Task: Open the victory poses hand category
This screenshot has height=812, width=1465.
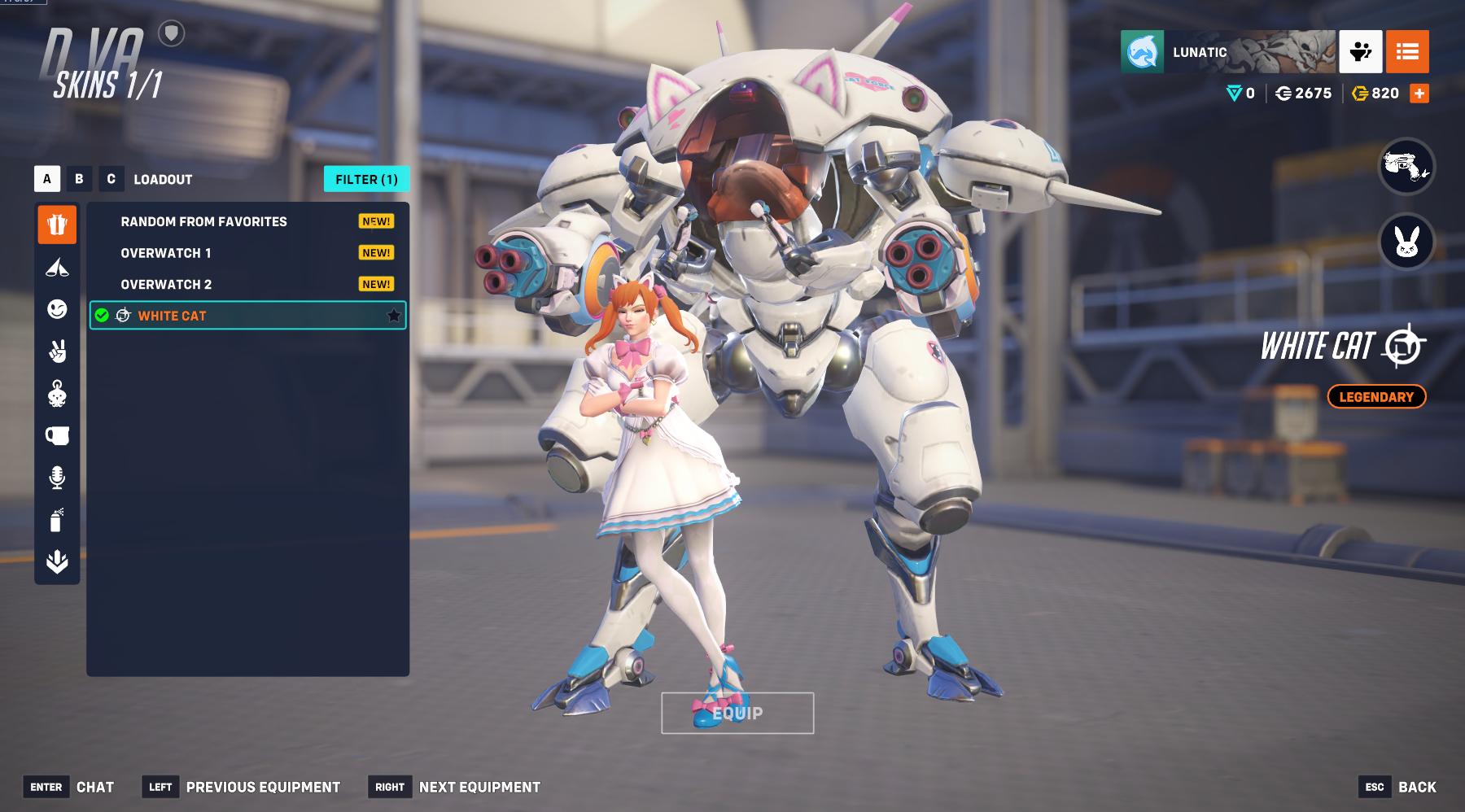Action: [57, 351]
